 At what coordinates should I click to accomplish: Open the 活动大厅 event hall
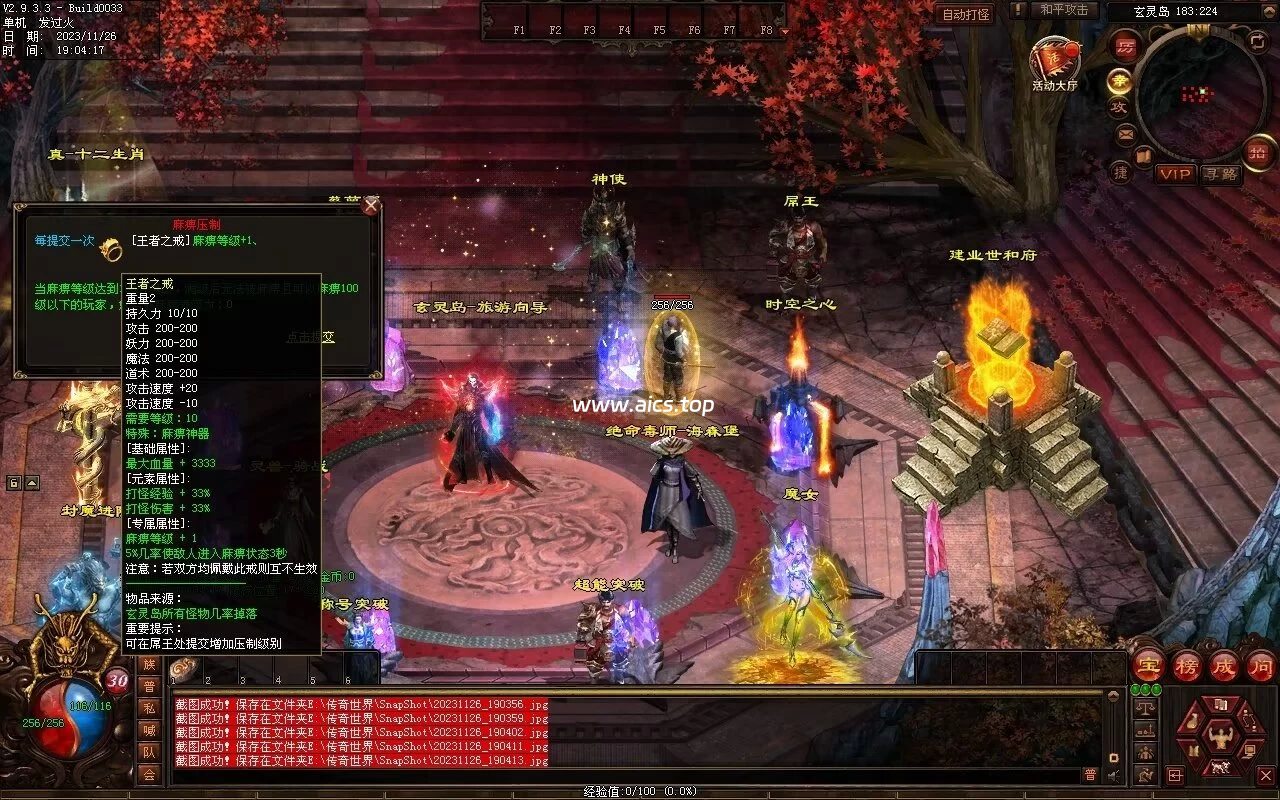point(1054,62)
